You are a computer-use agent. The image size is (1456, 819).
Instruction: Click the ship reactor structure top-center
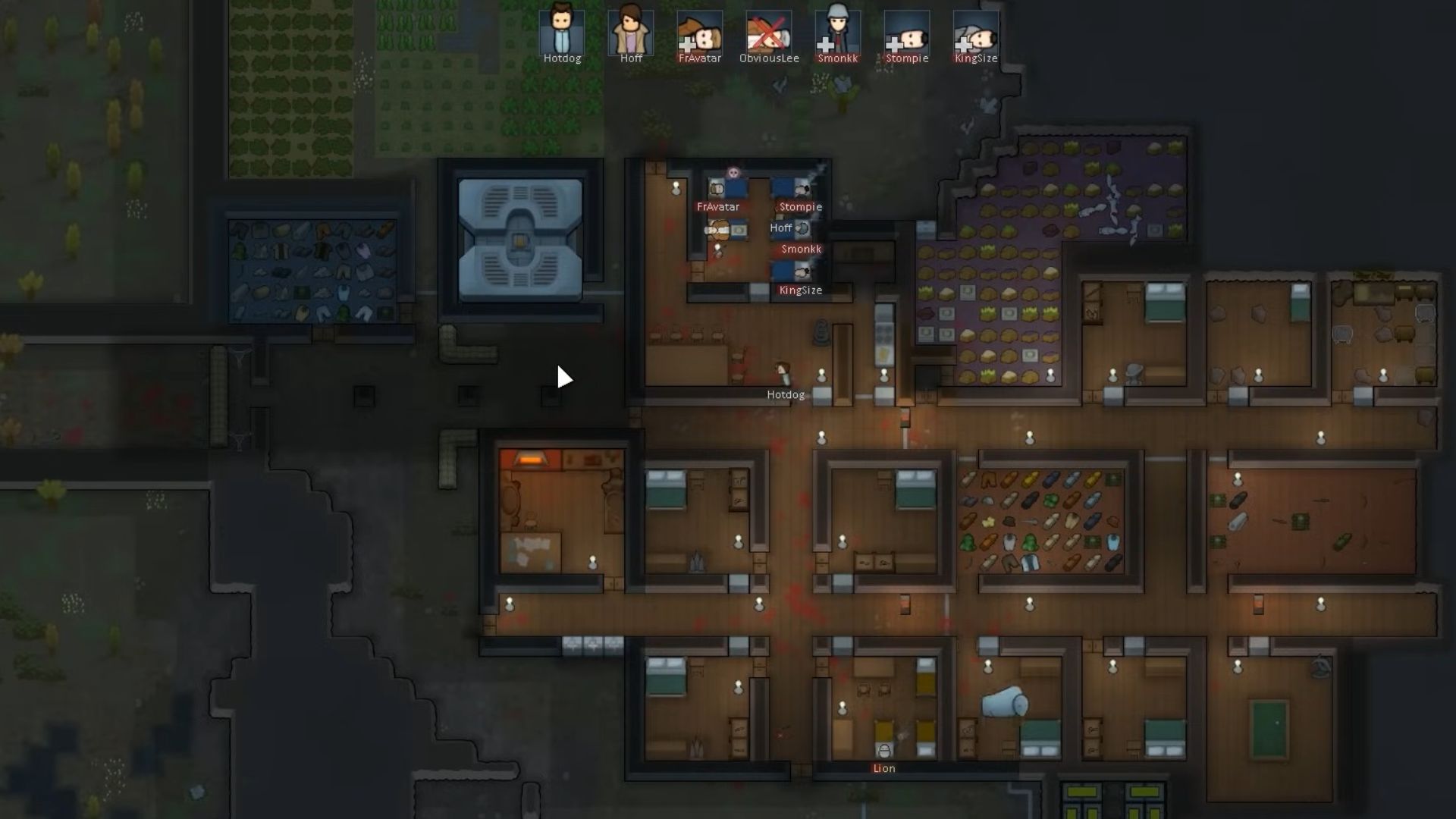(520, 239)
